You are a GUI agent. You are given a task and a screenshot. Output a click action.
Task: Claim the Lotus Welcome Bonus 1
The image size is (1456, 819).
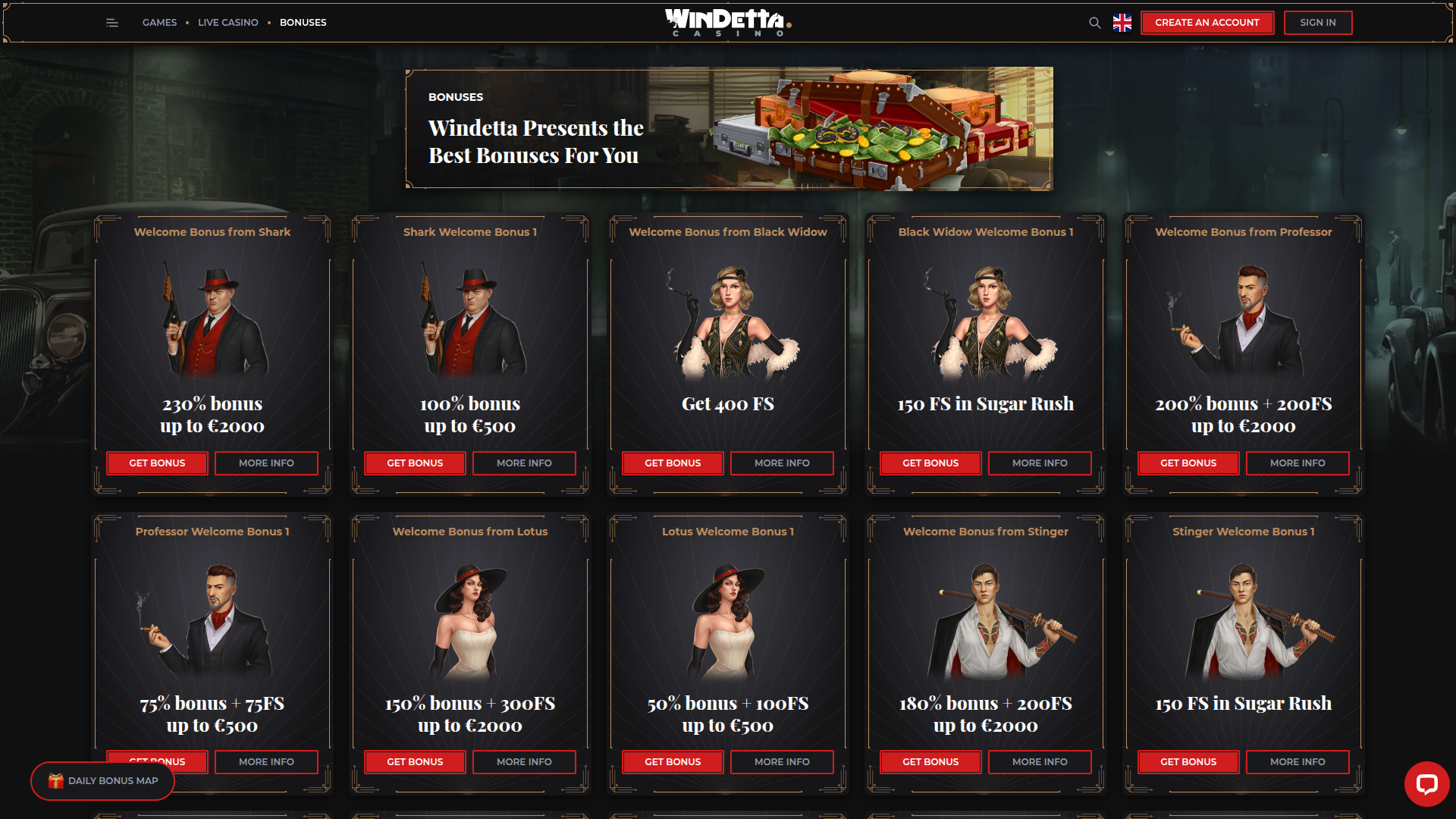(673, 761)
